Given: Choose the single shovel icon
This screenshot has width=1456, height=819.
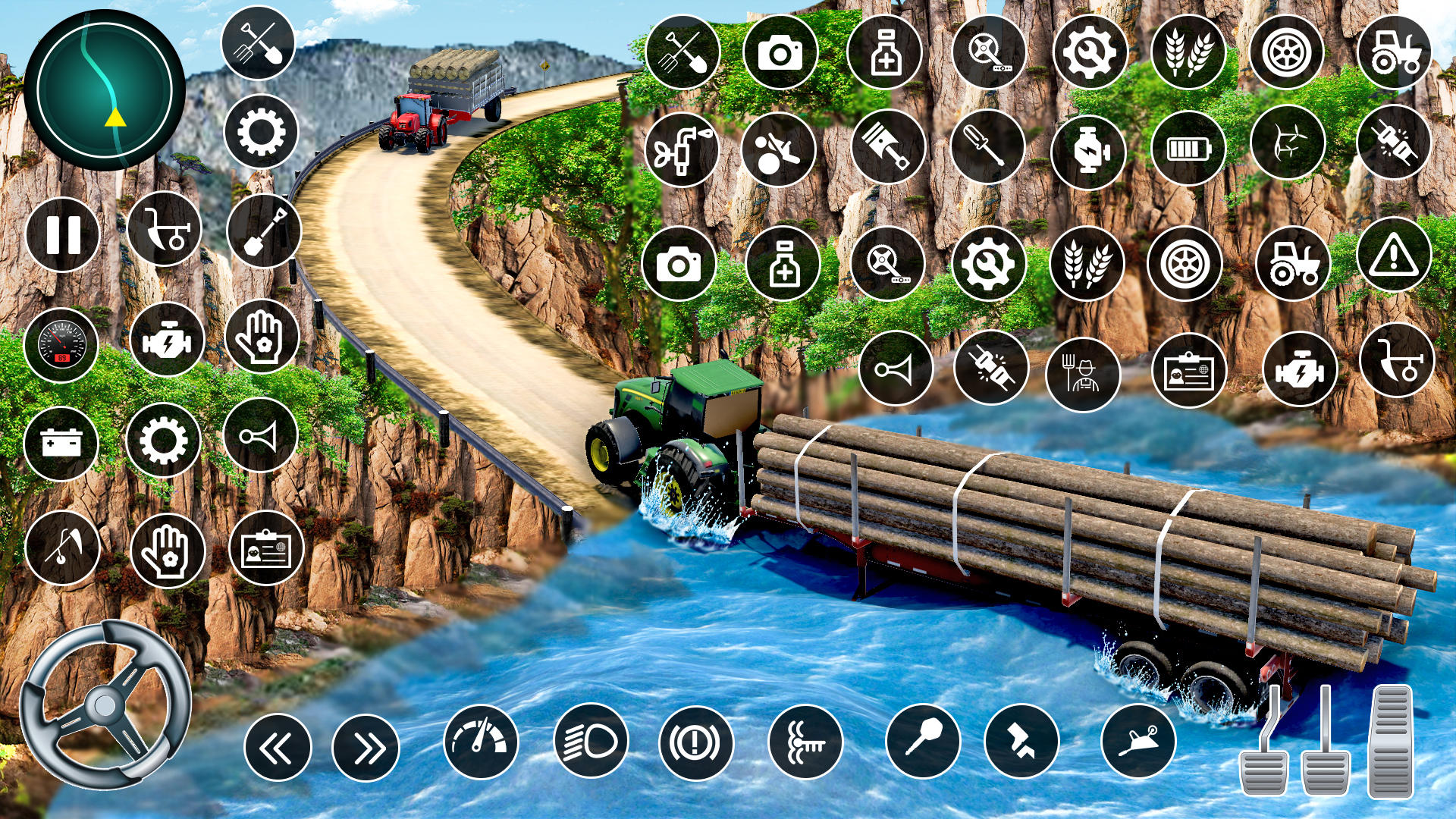Looking at the screenshot, I should click(264, 231).
